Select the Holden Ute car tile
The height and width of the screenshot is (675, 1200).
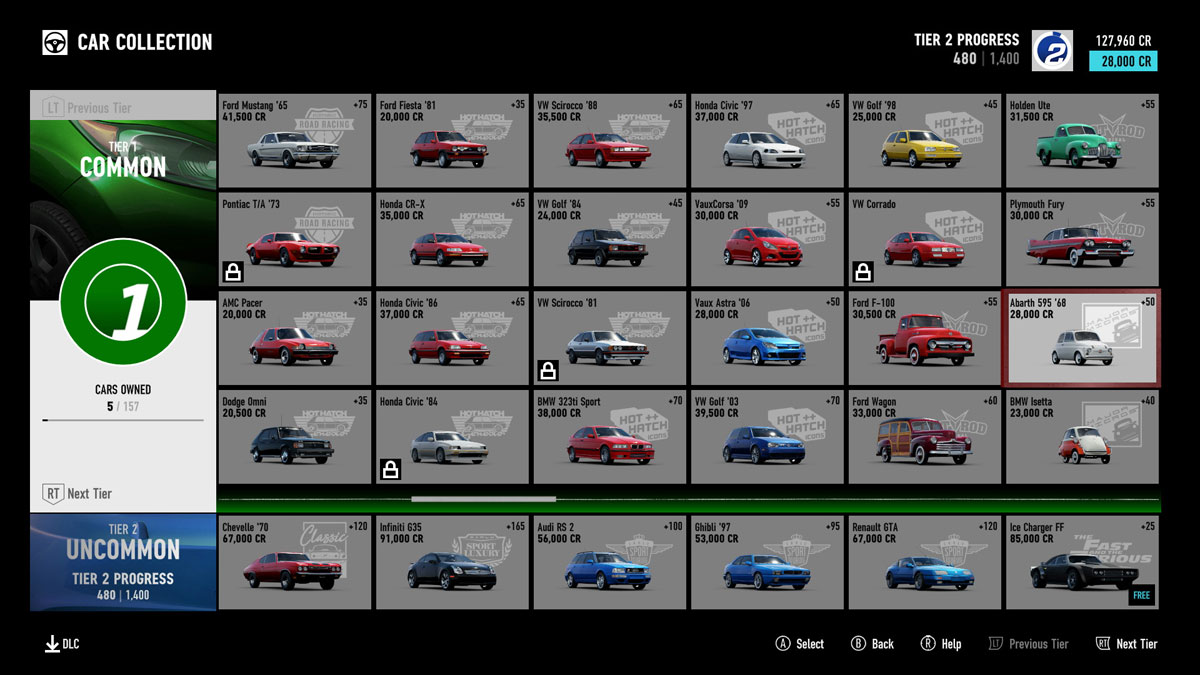pos(1082,141)
